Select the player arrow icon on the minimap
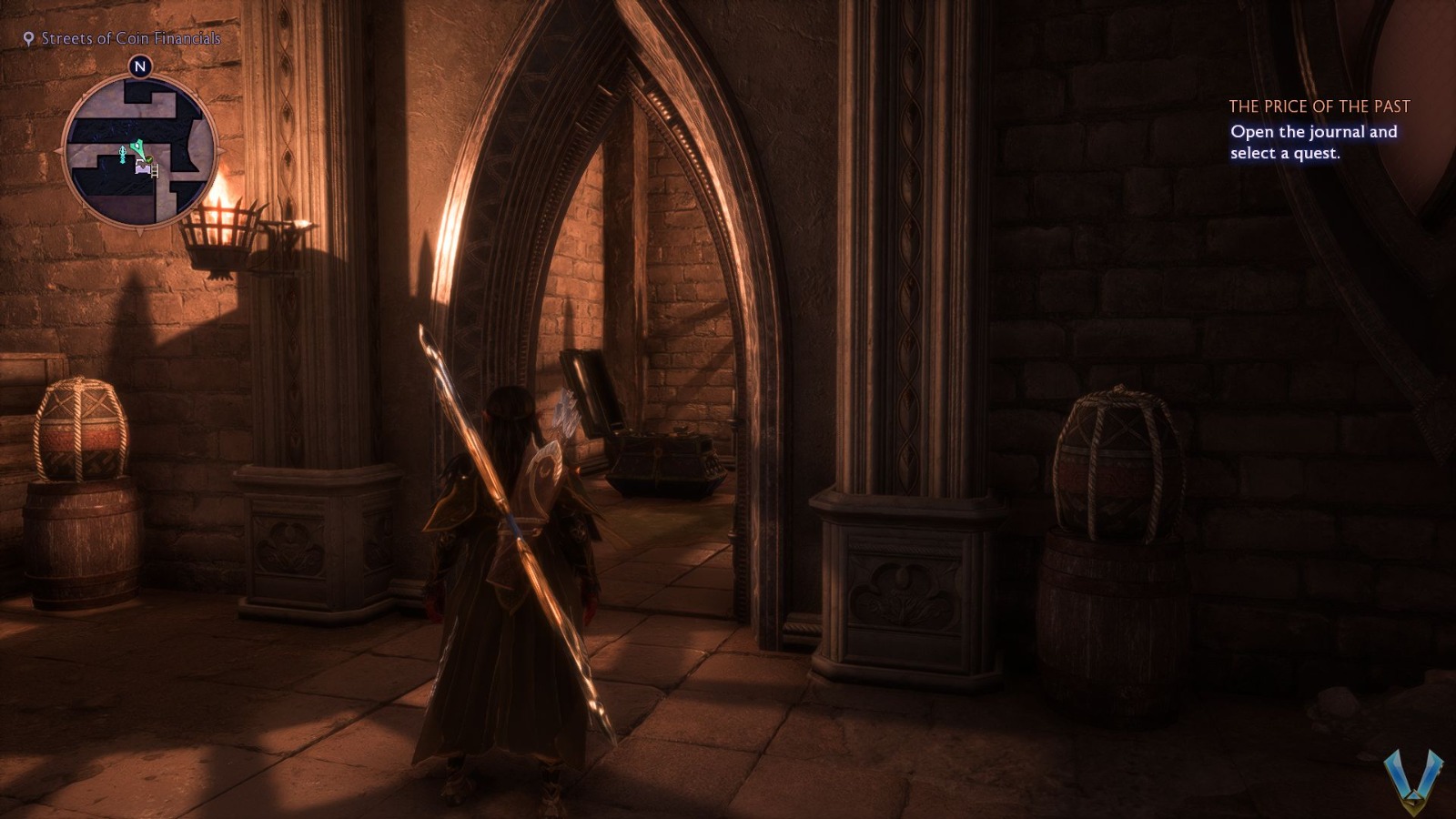Image resolution: width=1456 pixels, height=819 pixels. point(122,153)
